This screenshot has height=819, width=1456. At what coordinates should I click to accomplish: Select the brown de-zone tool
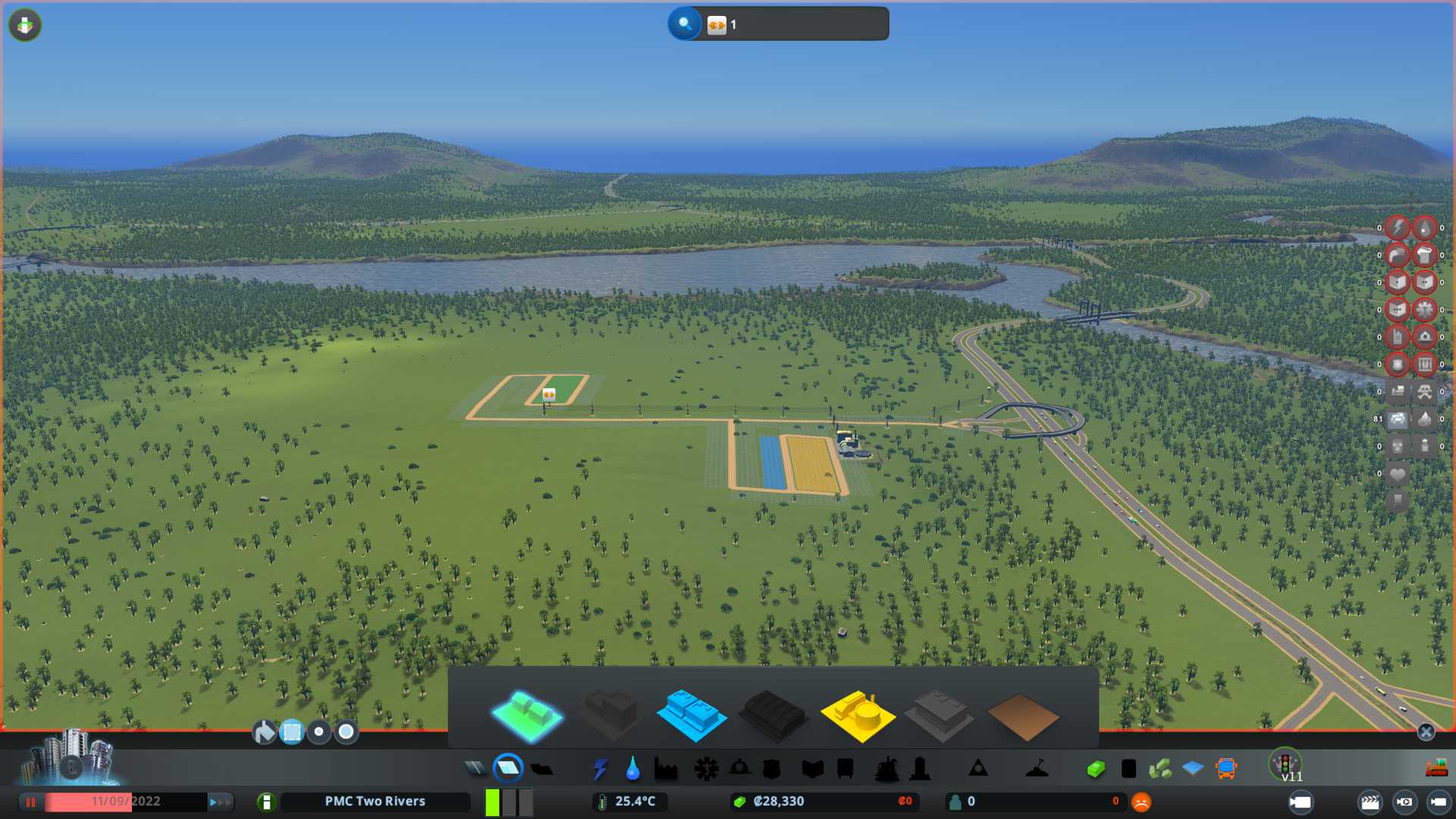point(1022,716)
